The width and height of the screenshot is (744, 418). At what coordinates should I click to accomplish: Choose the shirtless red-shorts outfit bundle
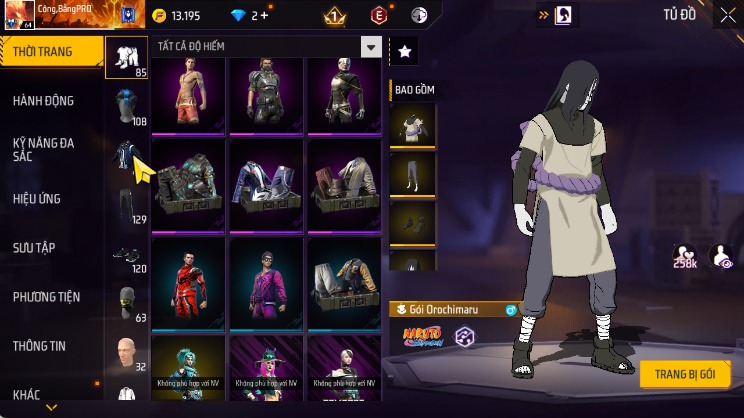click(x=190, y=92)
